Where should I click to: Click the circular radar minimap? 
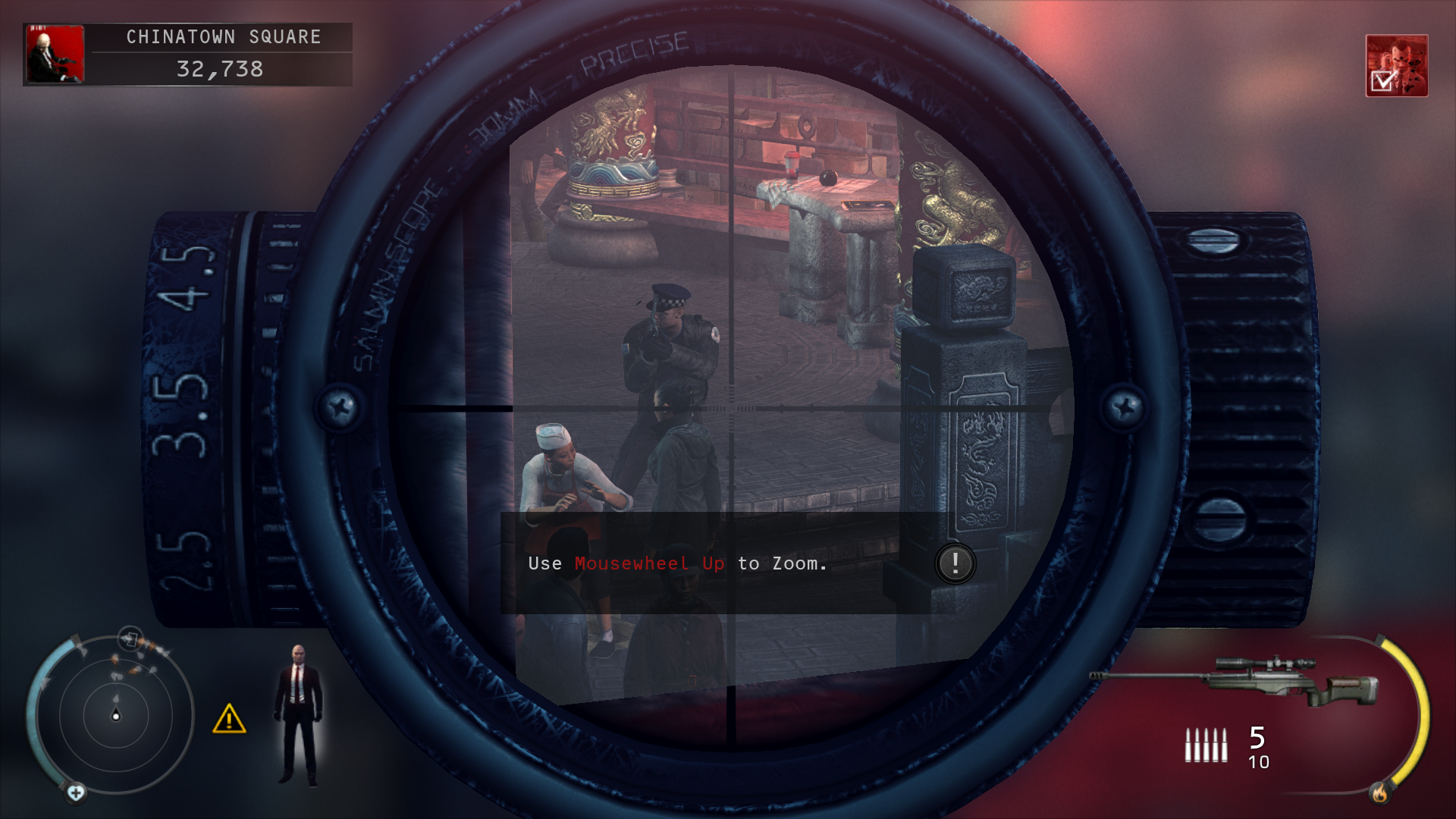point(115,714)
